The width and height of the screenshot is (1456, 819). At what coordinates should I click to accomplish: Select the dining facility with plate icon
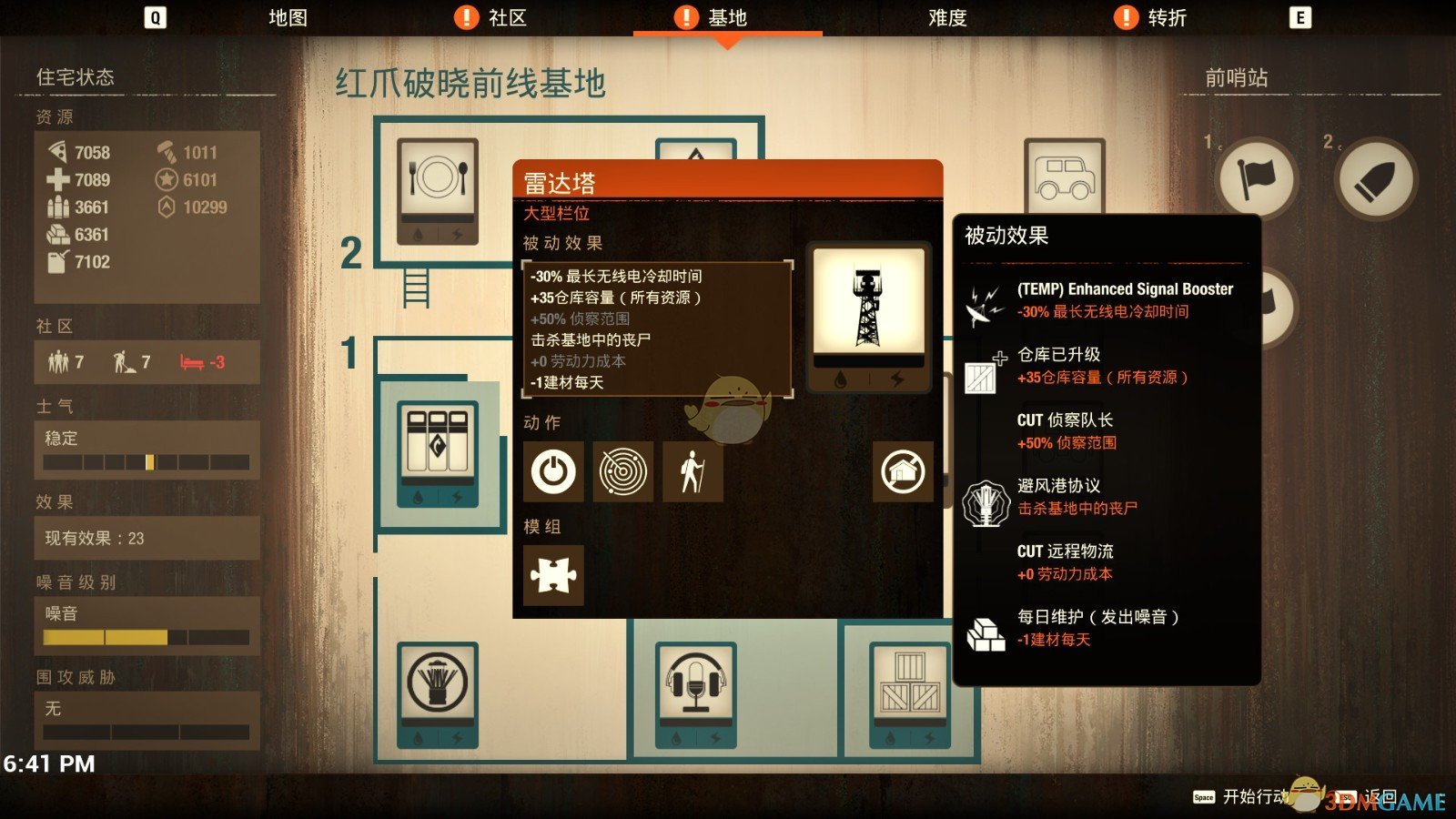[x=437, y=191]
